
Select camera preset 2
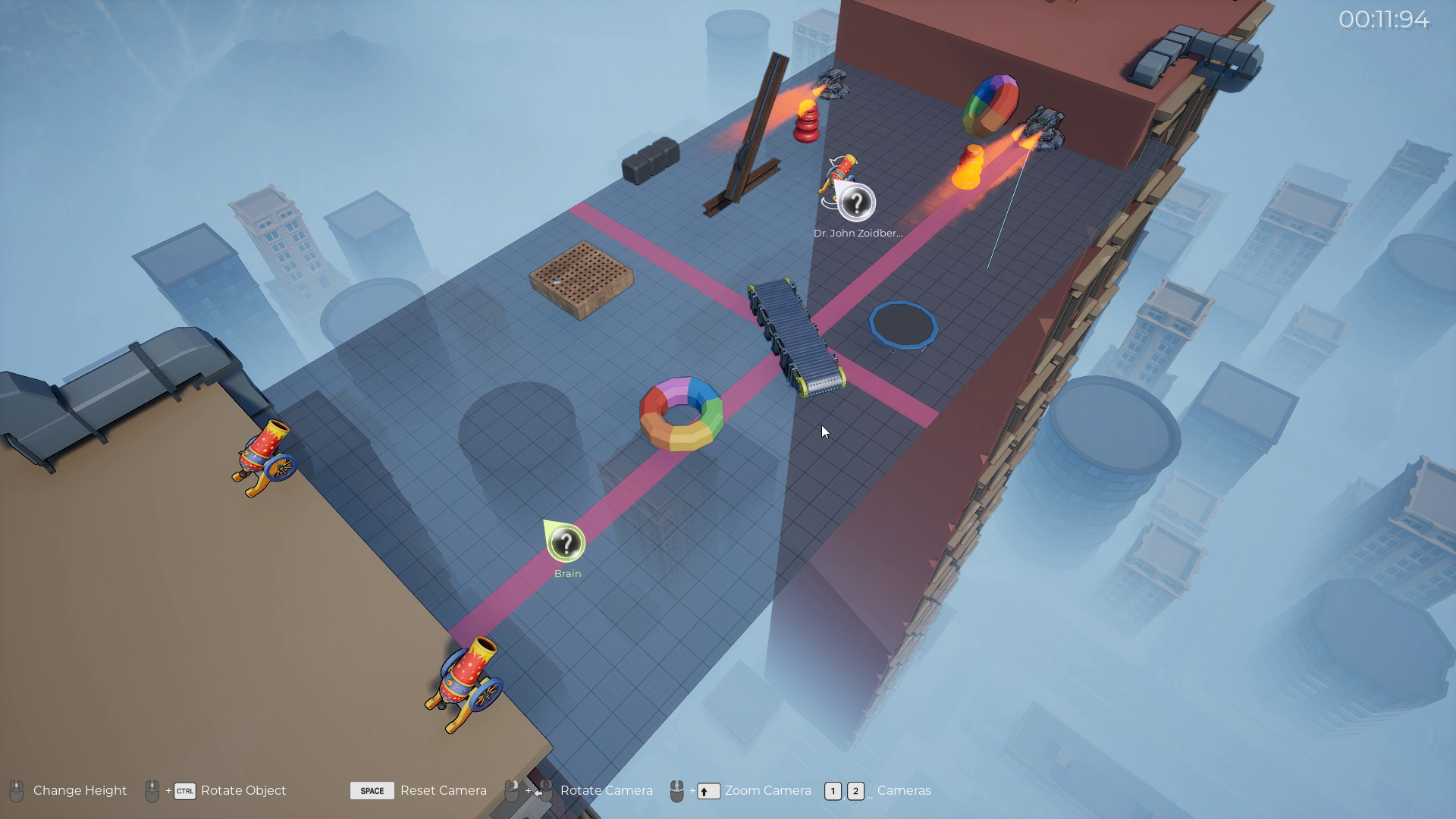pyautogui.click(x=855, y=791)
